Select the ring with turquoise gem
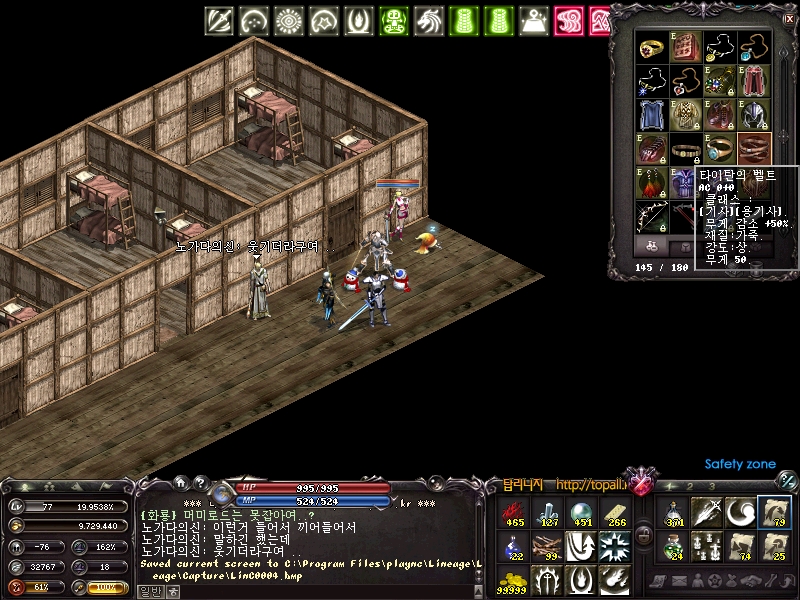The width and height of the screenshot is (800, 600). [x=719, y=149]
